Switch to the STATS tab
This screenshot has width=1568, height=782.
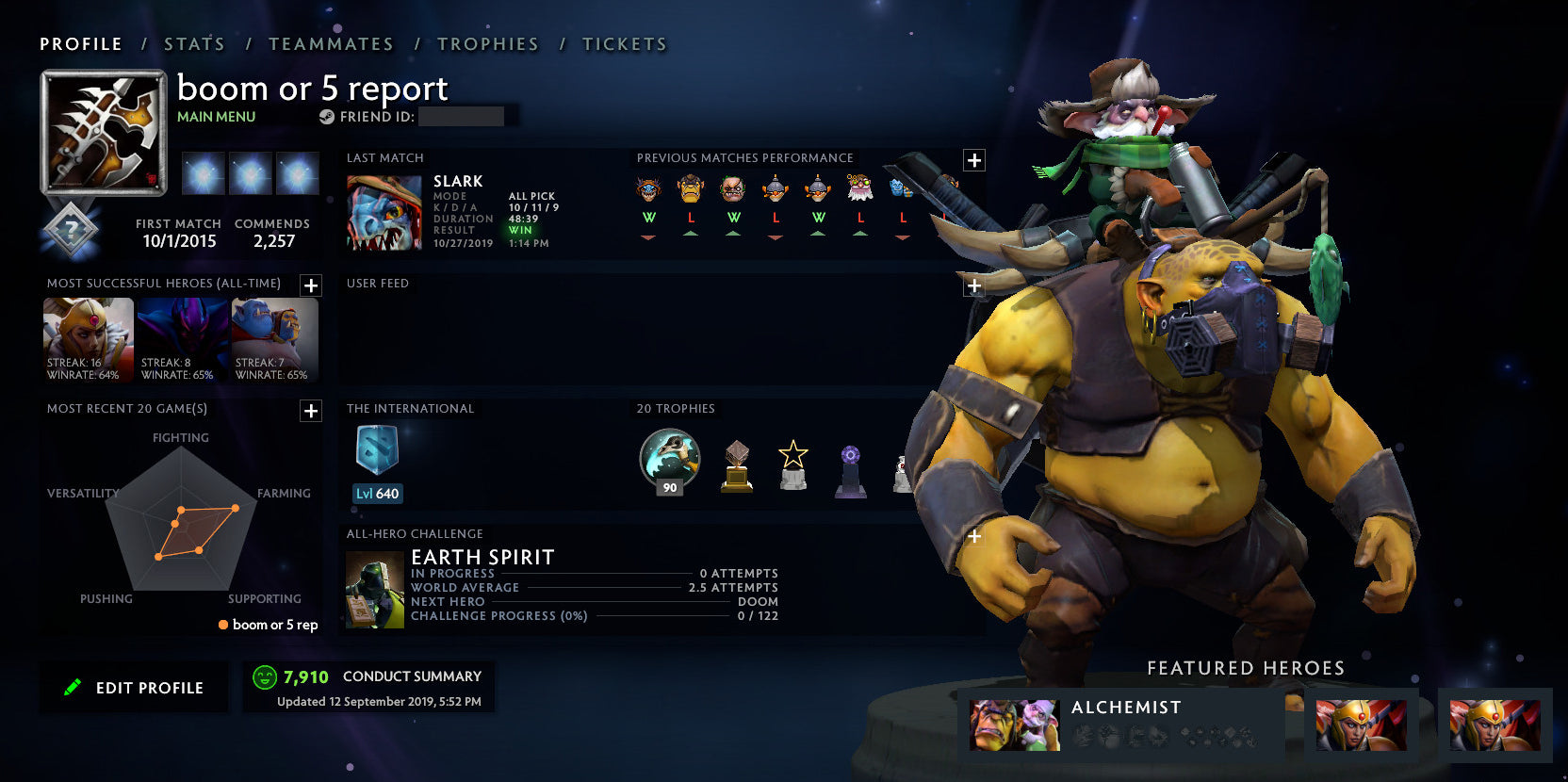[x=193, y=43]
